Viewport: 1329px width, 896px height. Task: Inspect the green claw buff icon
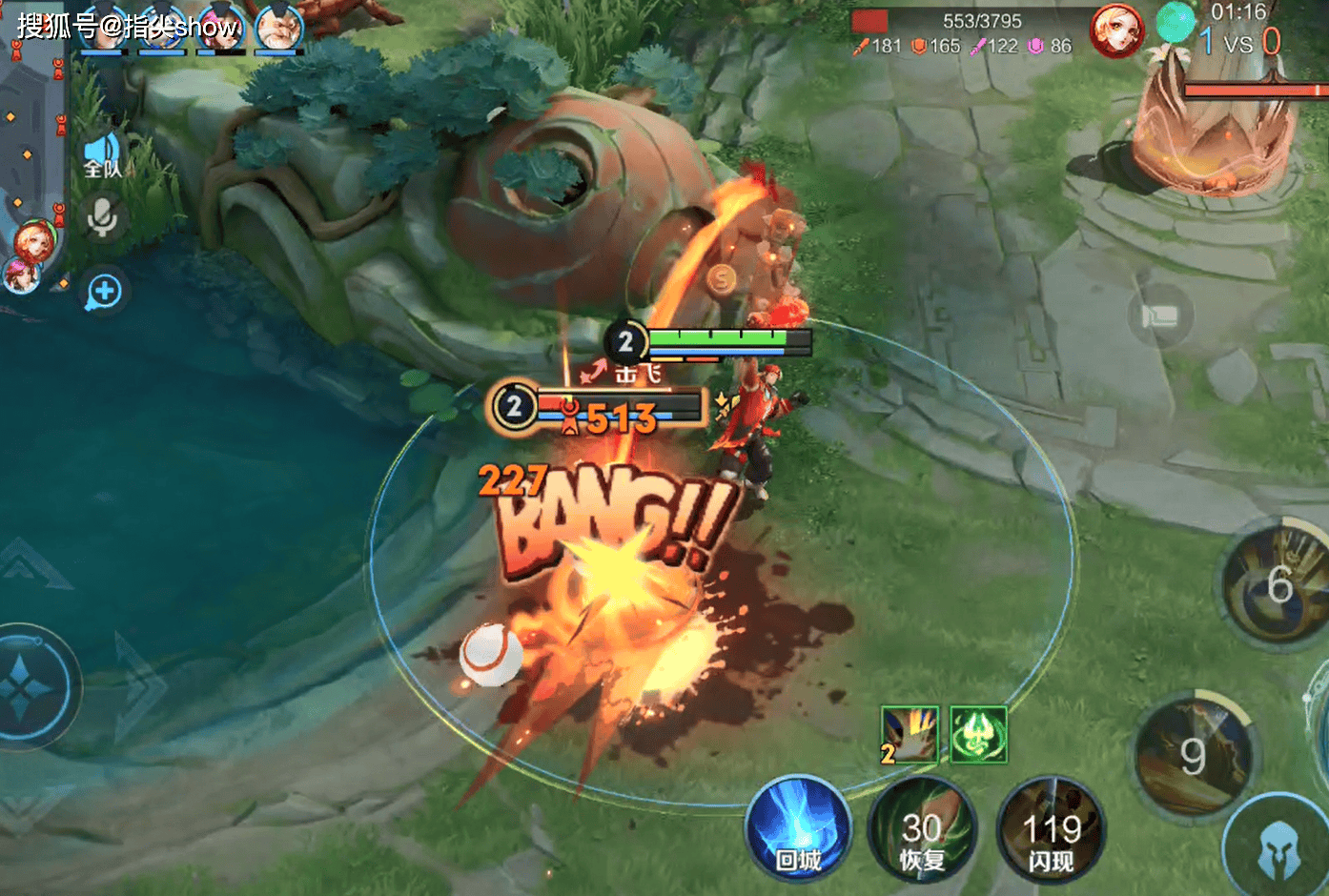coord(978,734)
